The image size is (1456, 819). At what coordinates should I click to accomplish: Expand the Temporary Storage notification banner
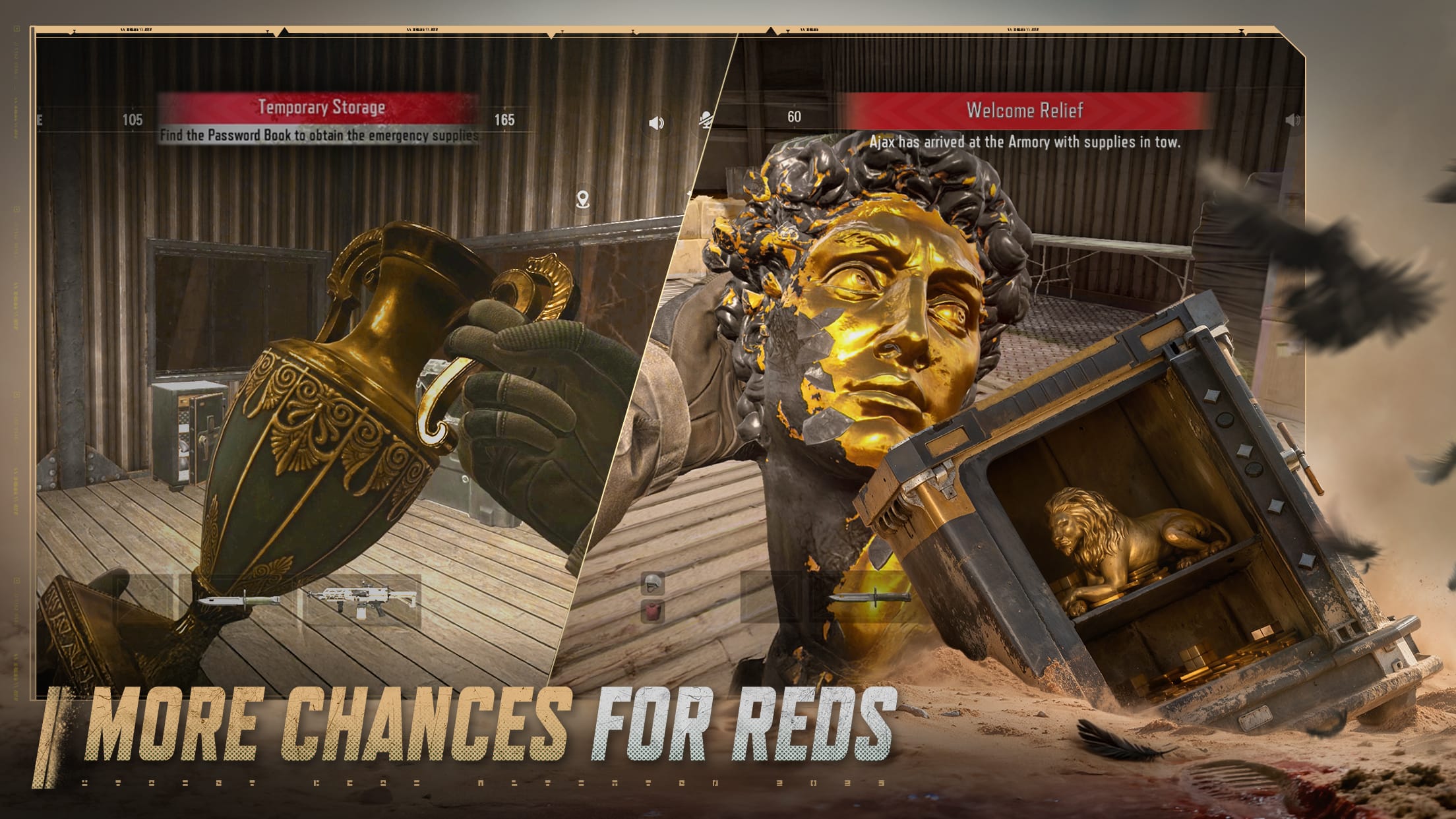323,106
